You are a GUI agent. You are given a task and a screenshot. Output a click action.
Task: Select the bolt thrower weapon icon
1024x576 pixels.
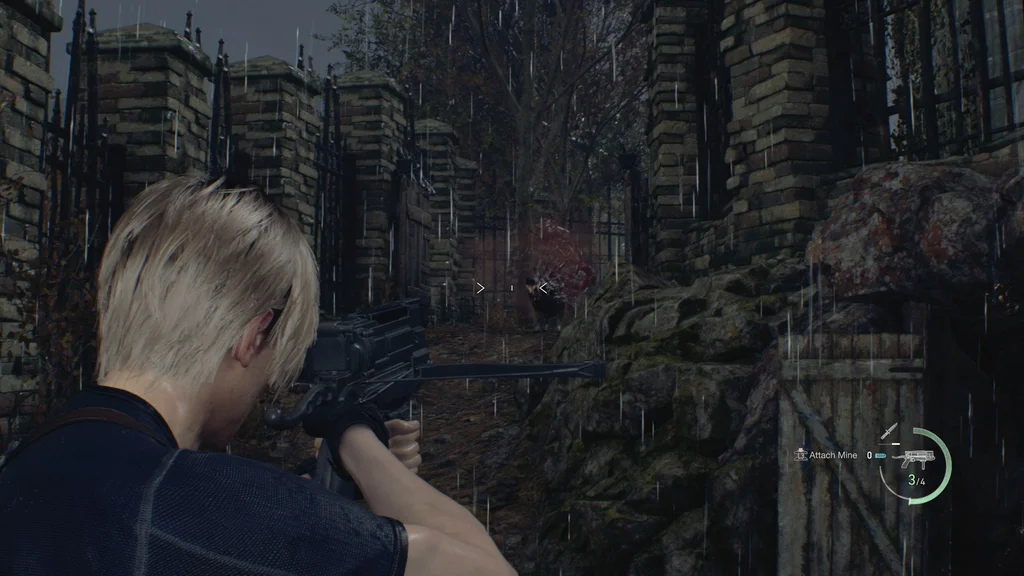915,460
